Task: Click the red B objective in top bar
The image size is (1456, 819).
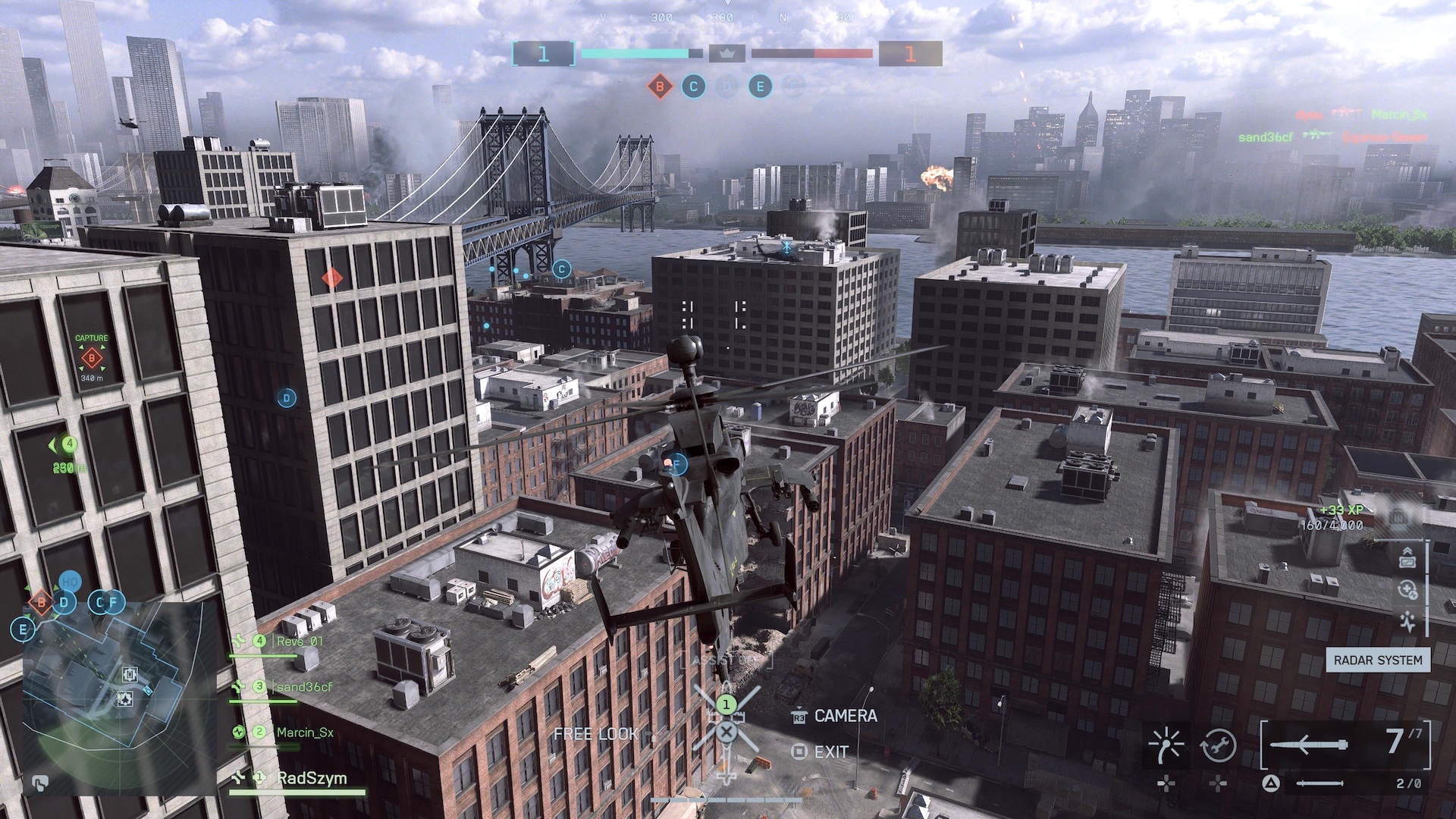Action: (x=660, y=86)
